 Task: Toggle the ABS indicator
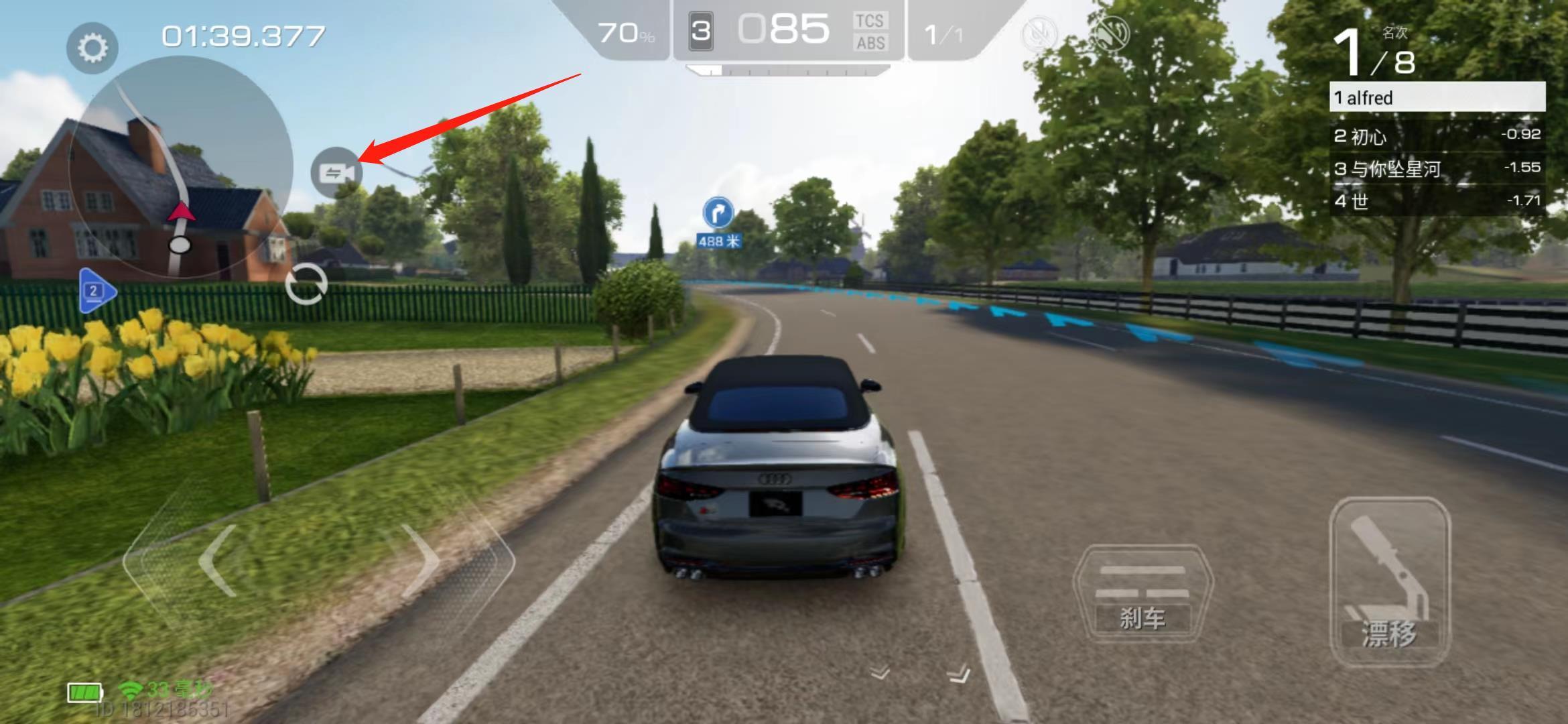[x=870, y=44]
